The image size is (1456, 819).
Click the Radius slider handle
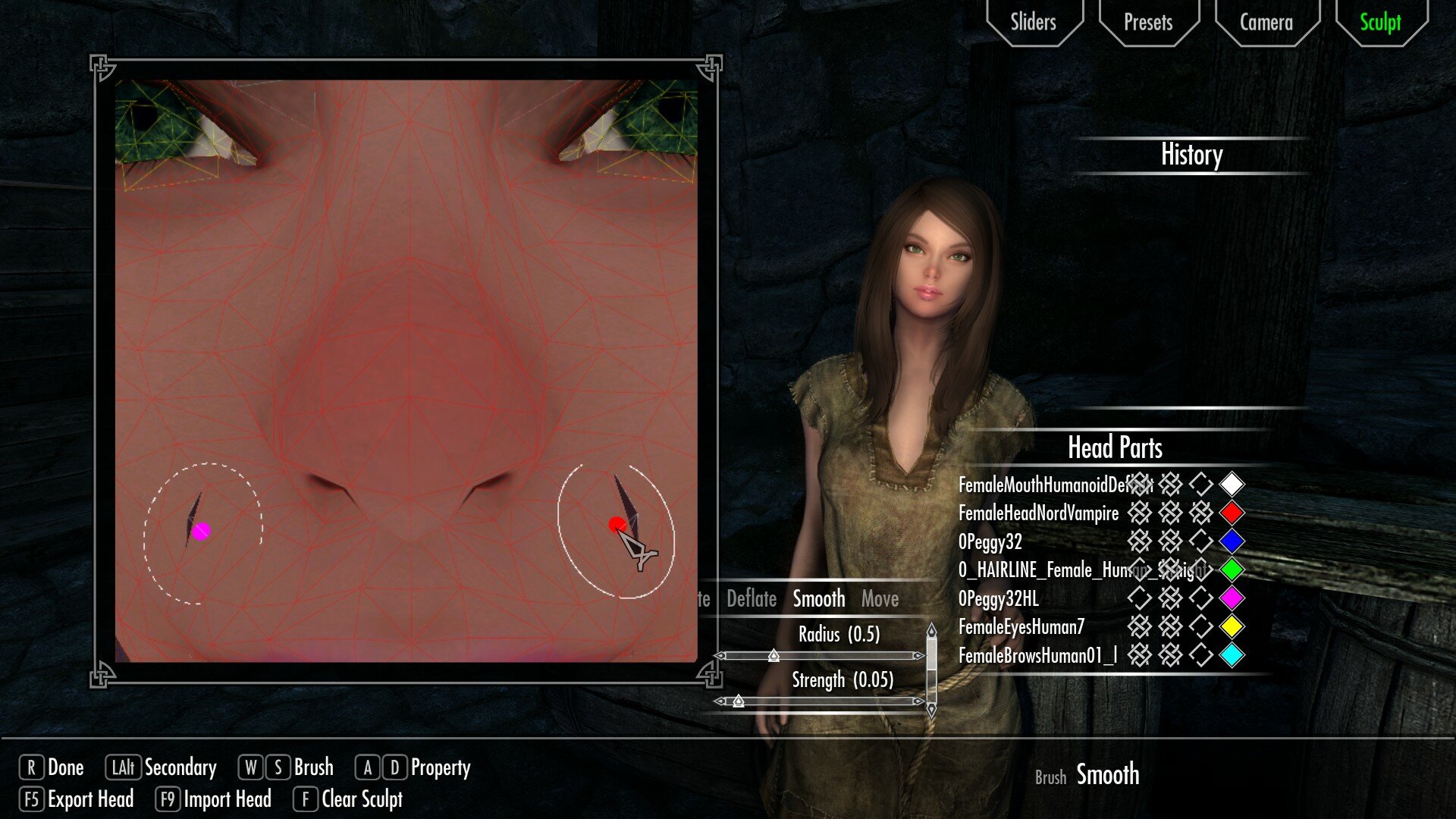774,656
